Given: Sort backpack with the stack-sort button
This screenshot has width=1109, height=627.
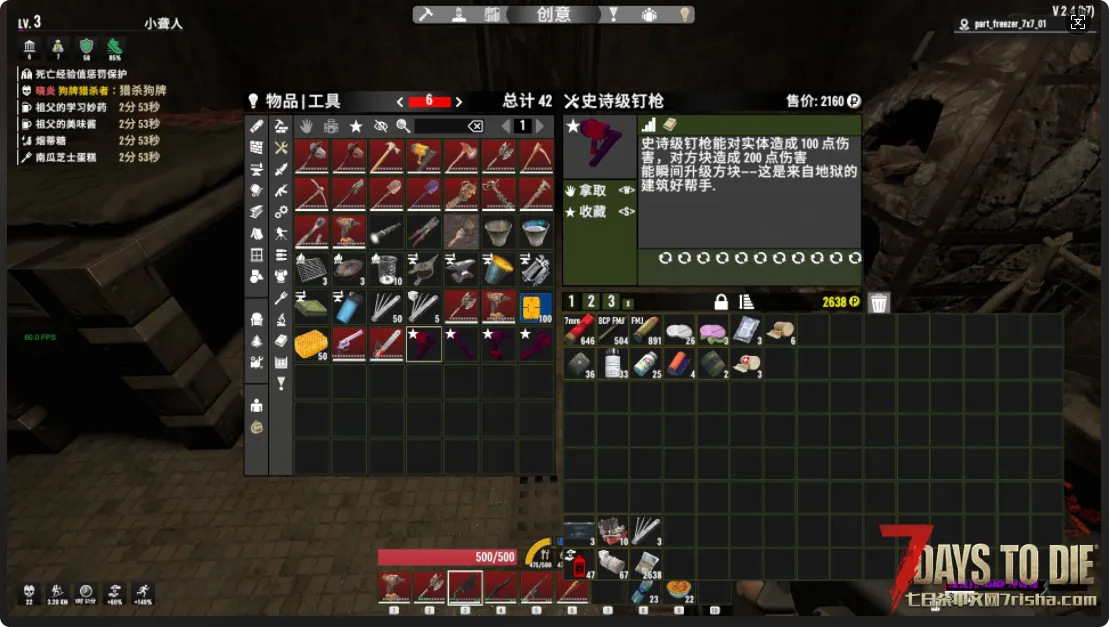Looking at the screenshot, I should [745, 302].
